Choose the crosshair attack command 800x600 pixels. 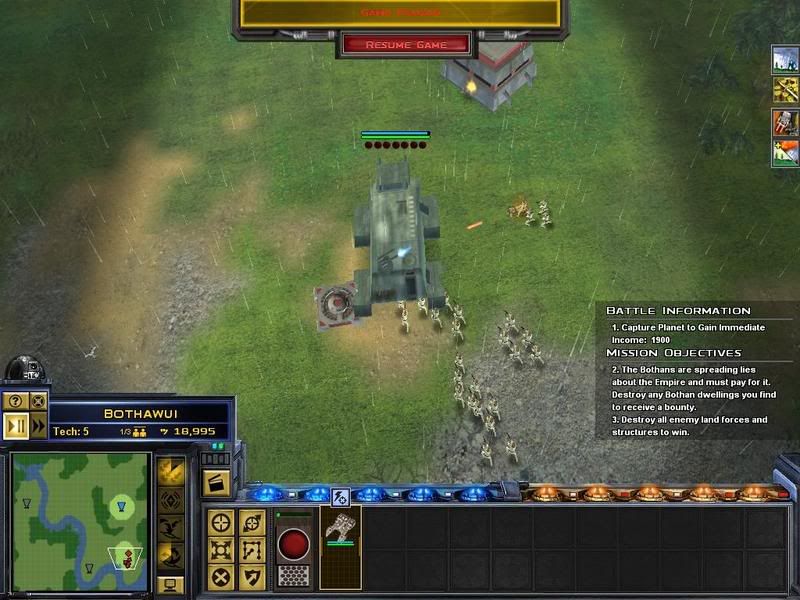pos(222,522)
